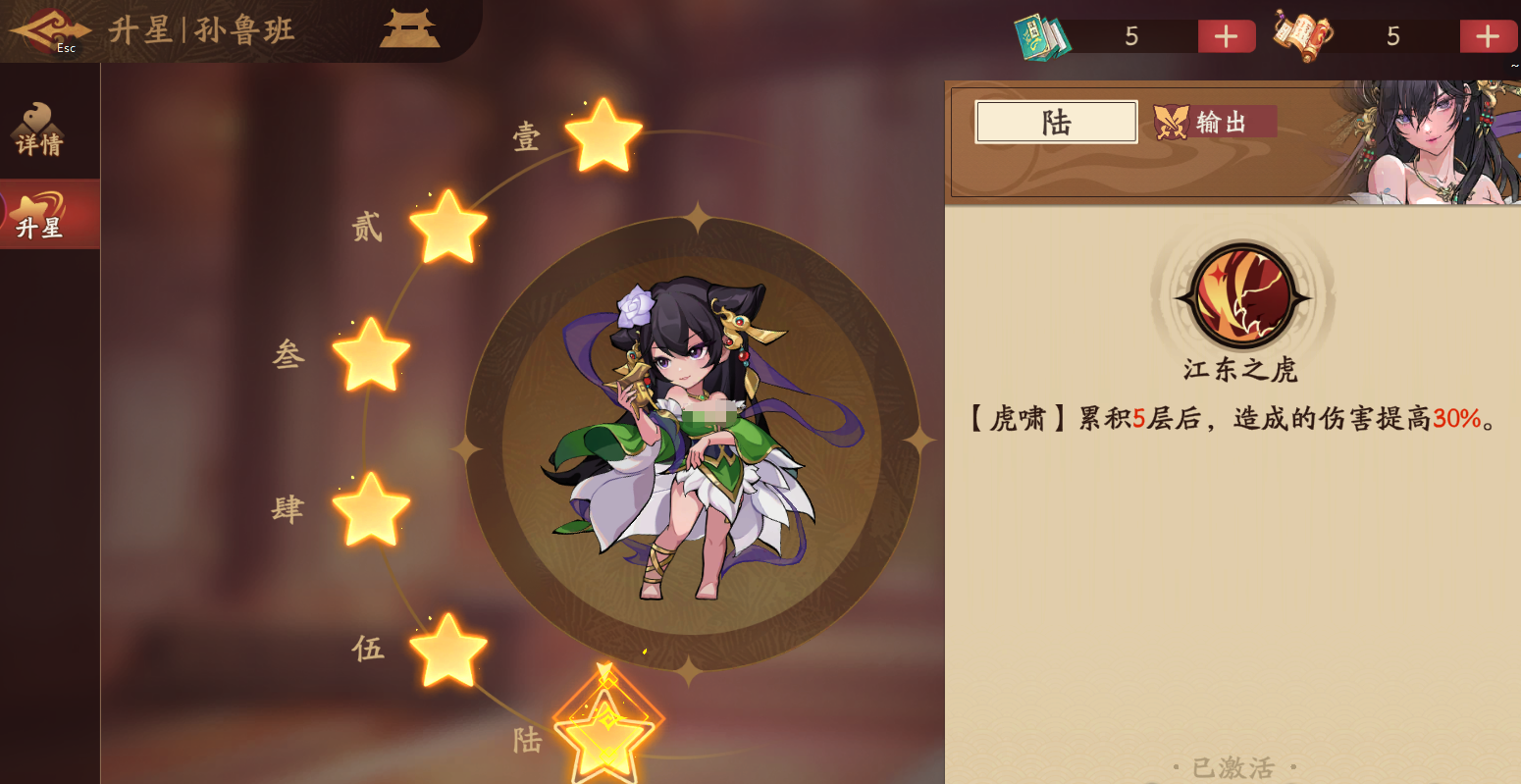Go back using the Esc arrow button
Screen dimensions: 1521x784
click(47, 31)
